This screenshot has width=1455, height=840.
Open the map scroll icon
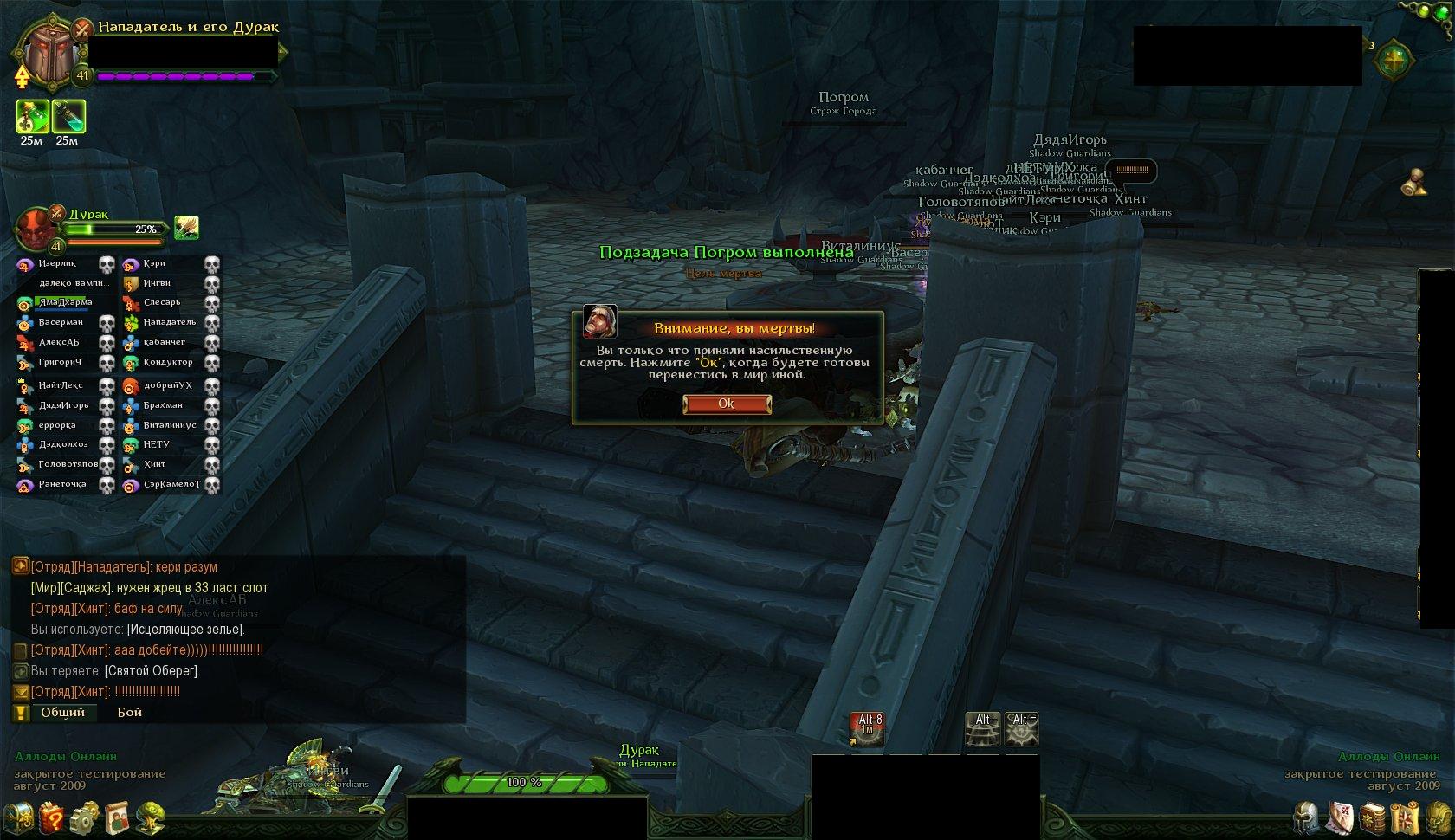click(x=1405, y=817)
